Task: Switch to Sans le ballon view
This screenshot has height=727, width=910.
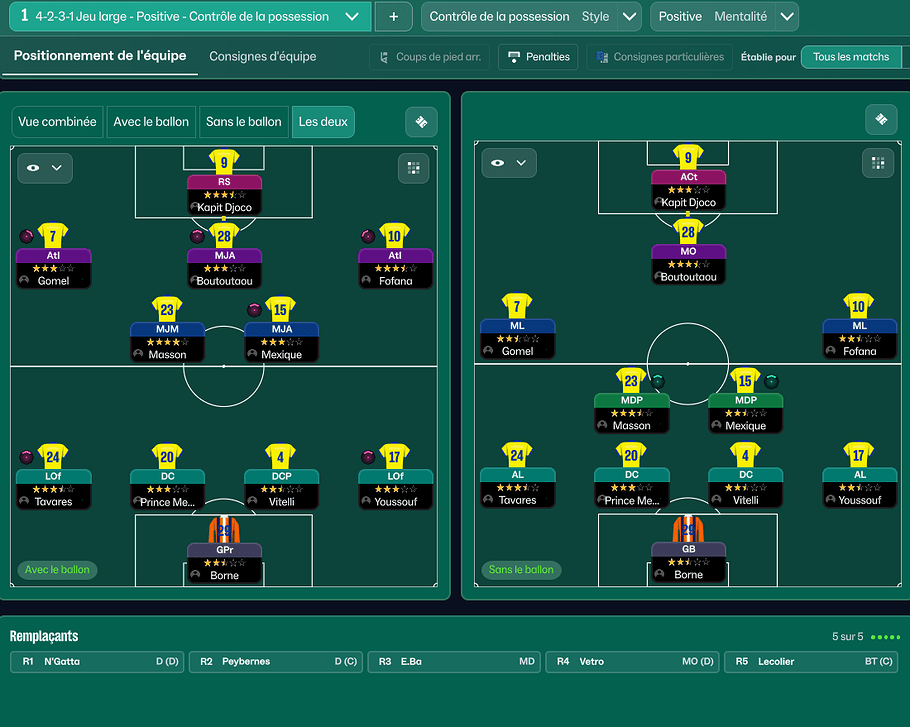Action: (243, 122)
